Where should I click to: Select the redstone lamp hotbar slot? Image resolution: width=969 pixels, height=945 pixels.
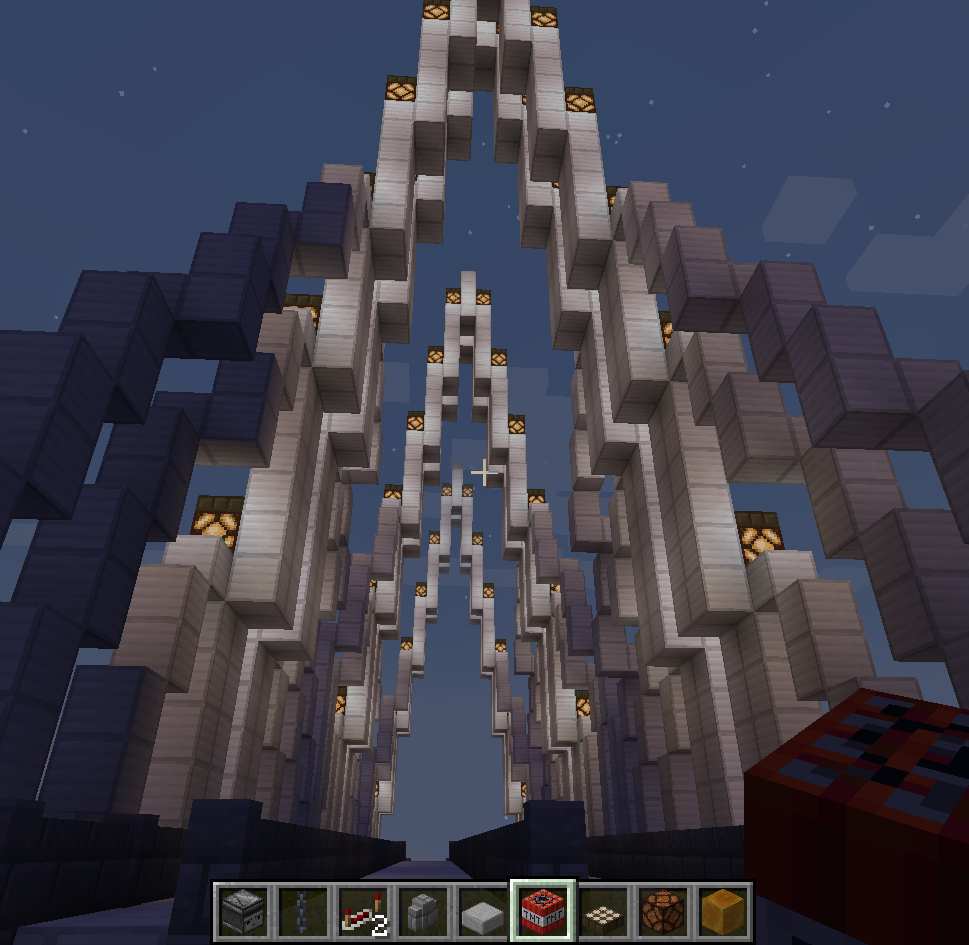click(663, 911)
